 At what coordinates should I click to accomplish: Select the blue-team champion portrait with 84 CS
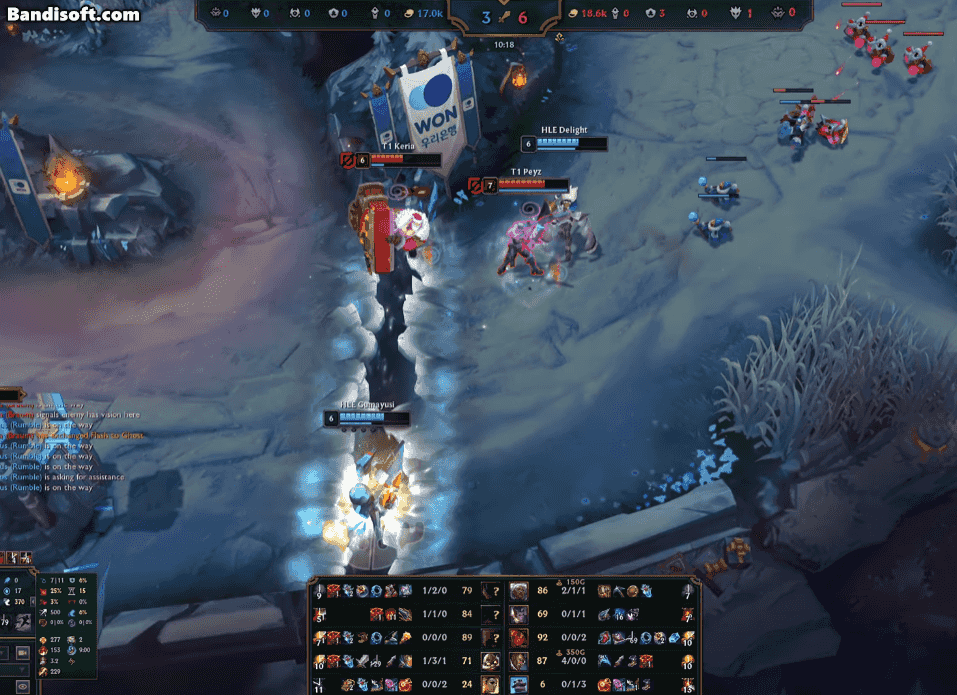click(x=490, y=614)
